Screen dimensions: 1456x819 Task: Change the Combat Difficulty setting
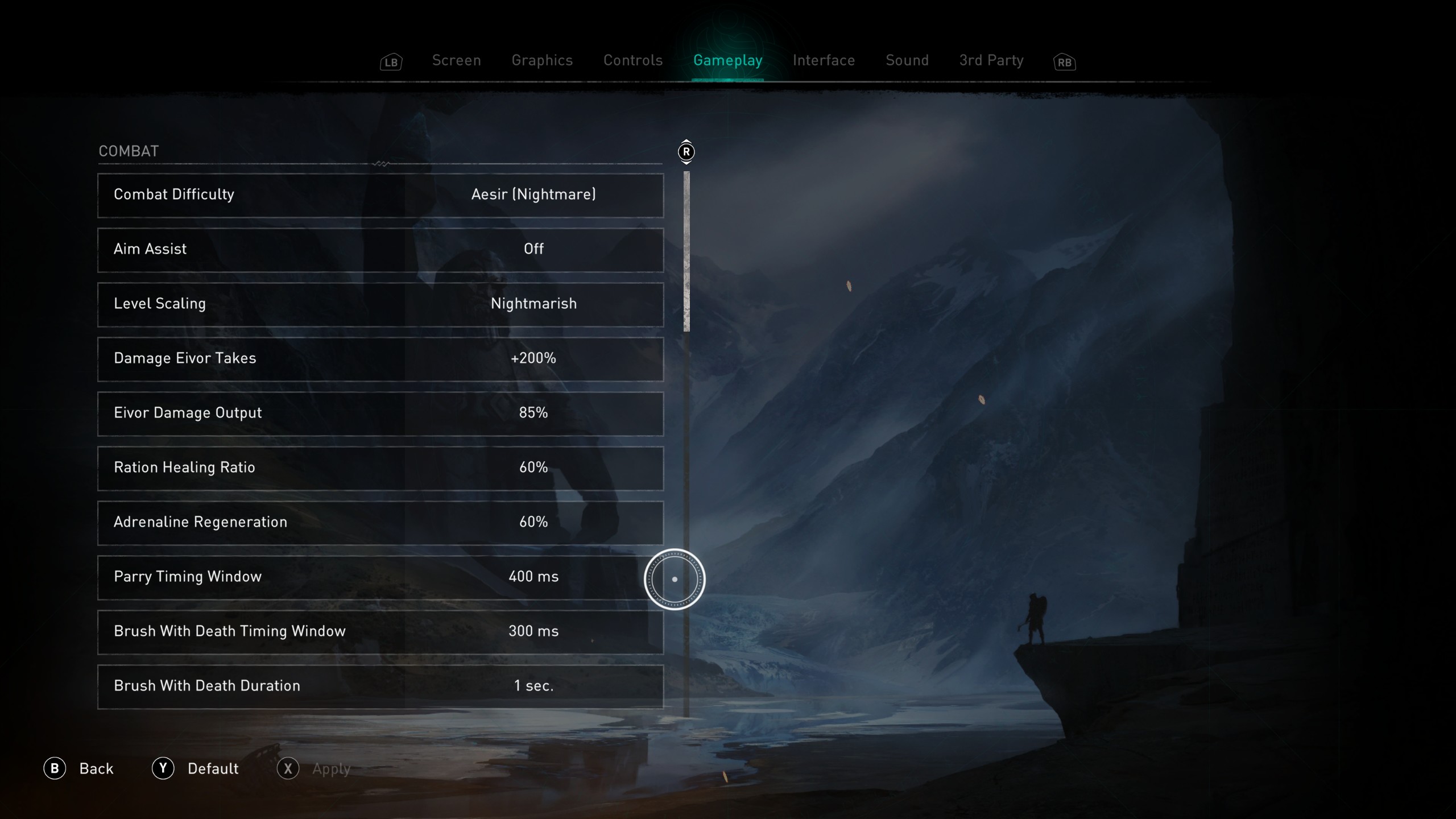(x=380, y=195)
